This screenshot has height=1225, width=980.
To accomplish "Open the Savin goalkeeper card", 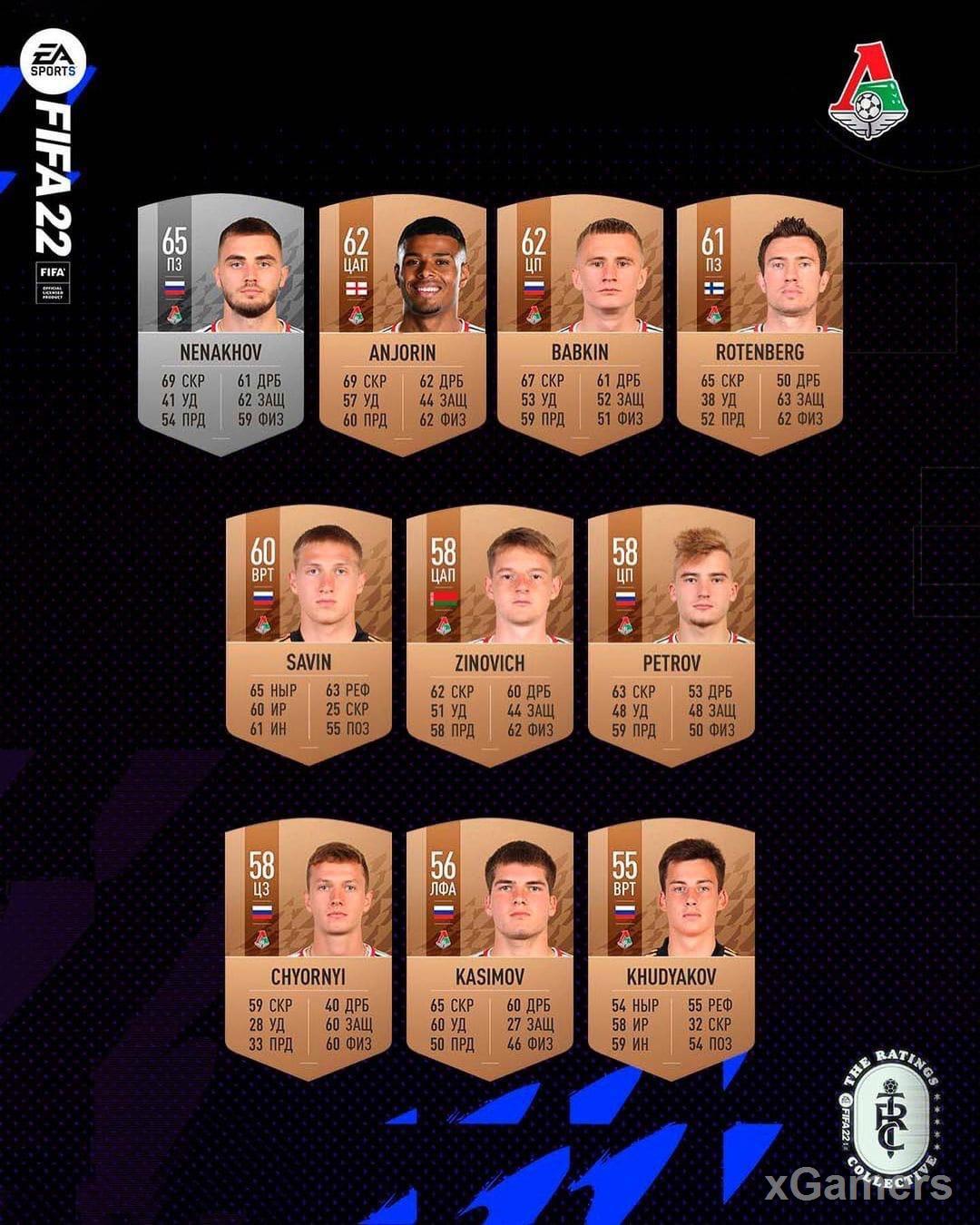I will [309, 635].
